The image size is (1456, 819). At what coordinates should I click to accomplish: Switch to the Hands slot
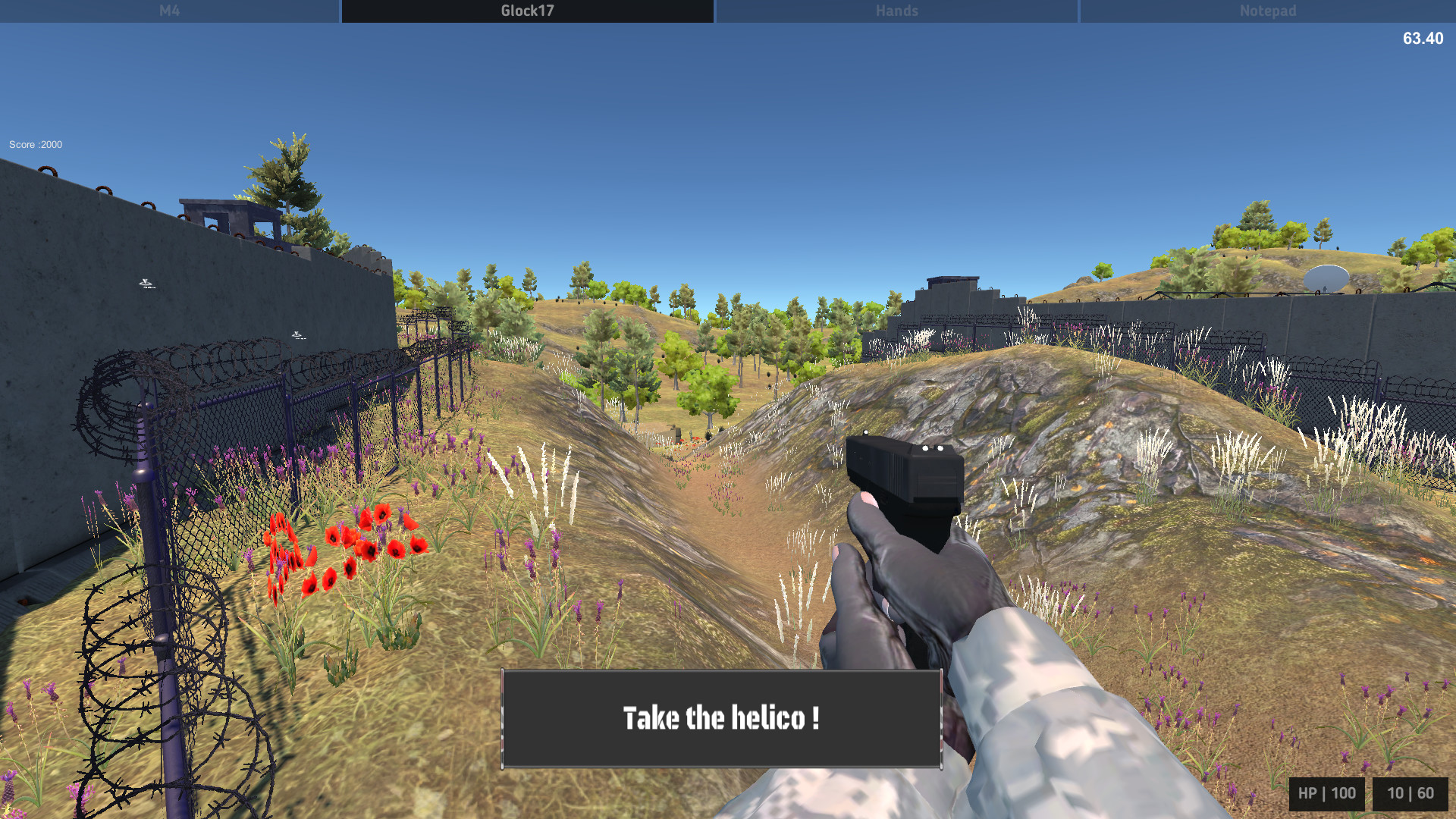tap(896, 11)
